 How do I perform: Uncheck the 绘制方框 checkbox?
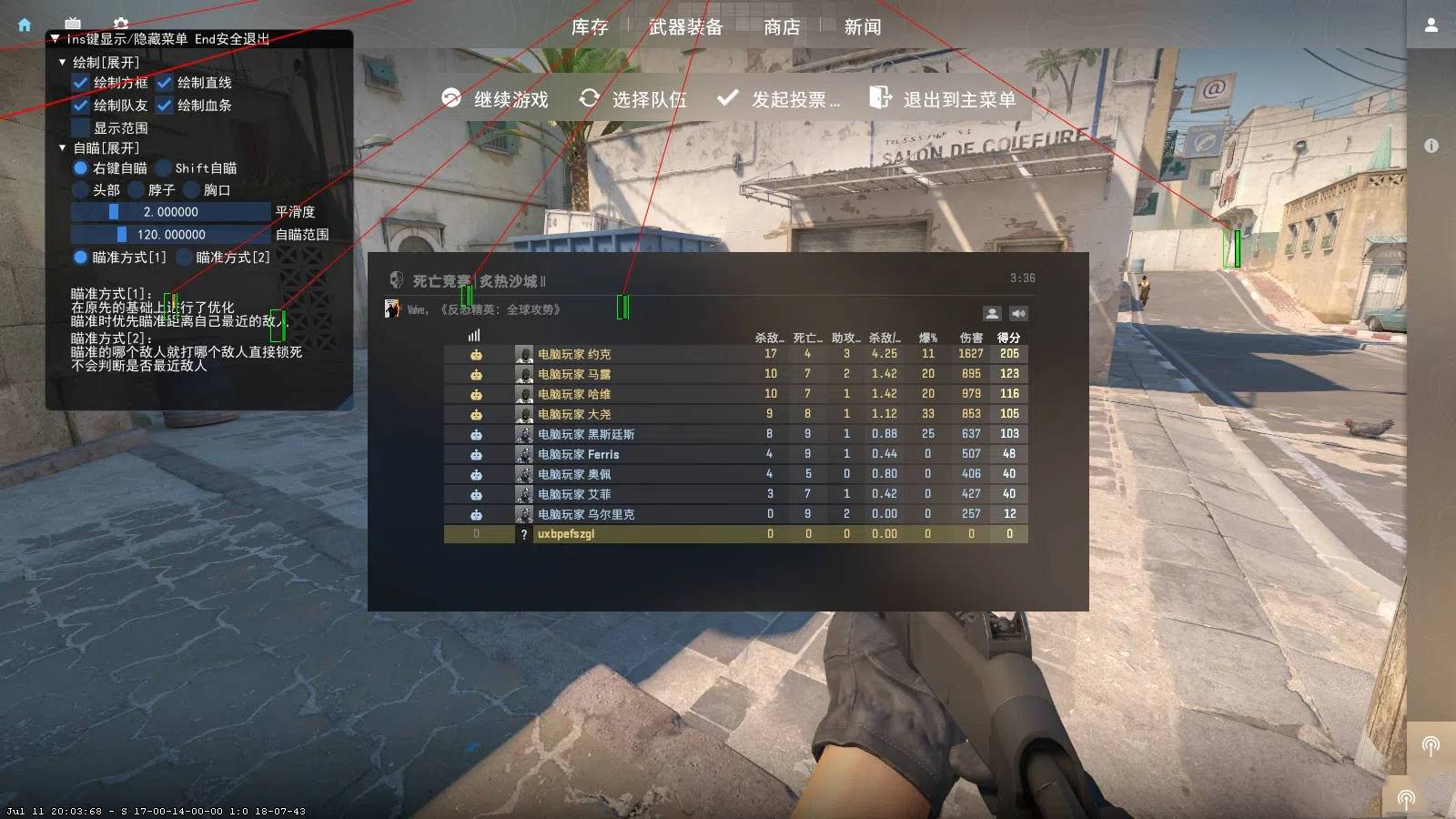point(78,82)
